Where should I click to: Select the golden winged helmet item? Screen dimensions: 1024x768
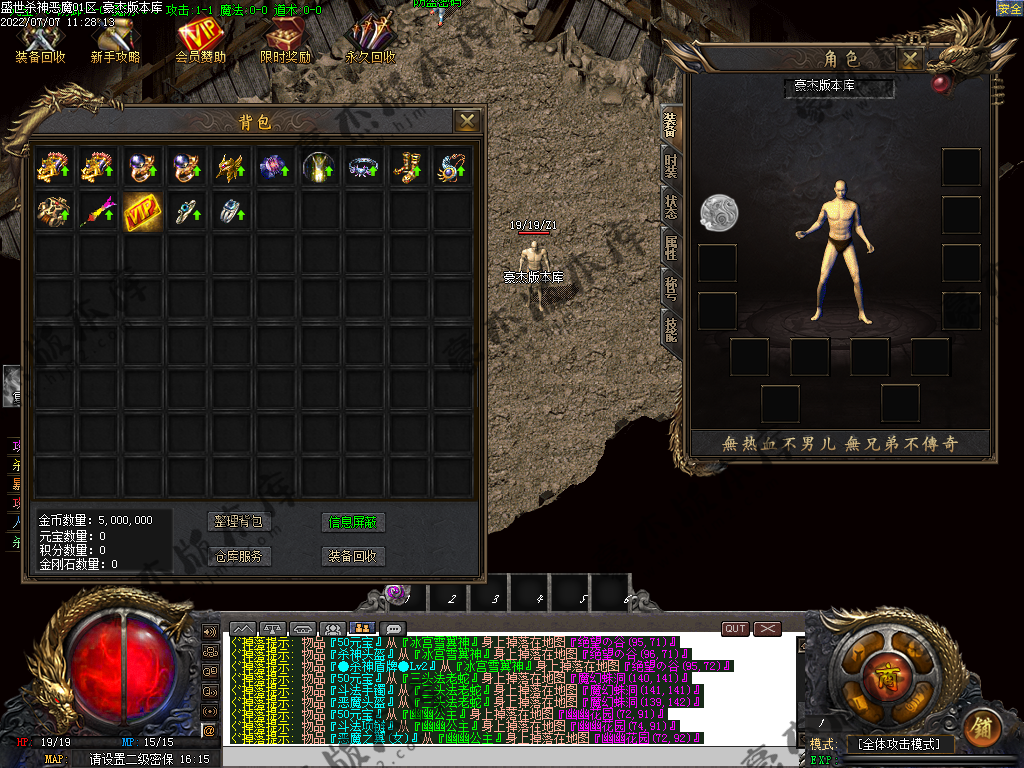[230, 166]
